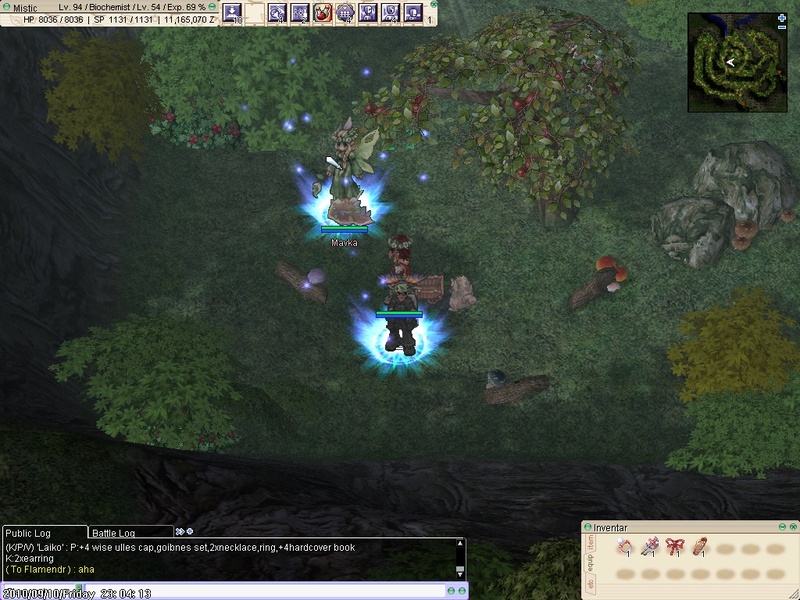Choose the sword-hilt item in inventory
Viewport: 800px width, 600px height.
point(649,546)
